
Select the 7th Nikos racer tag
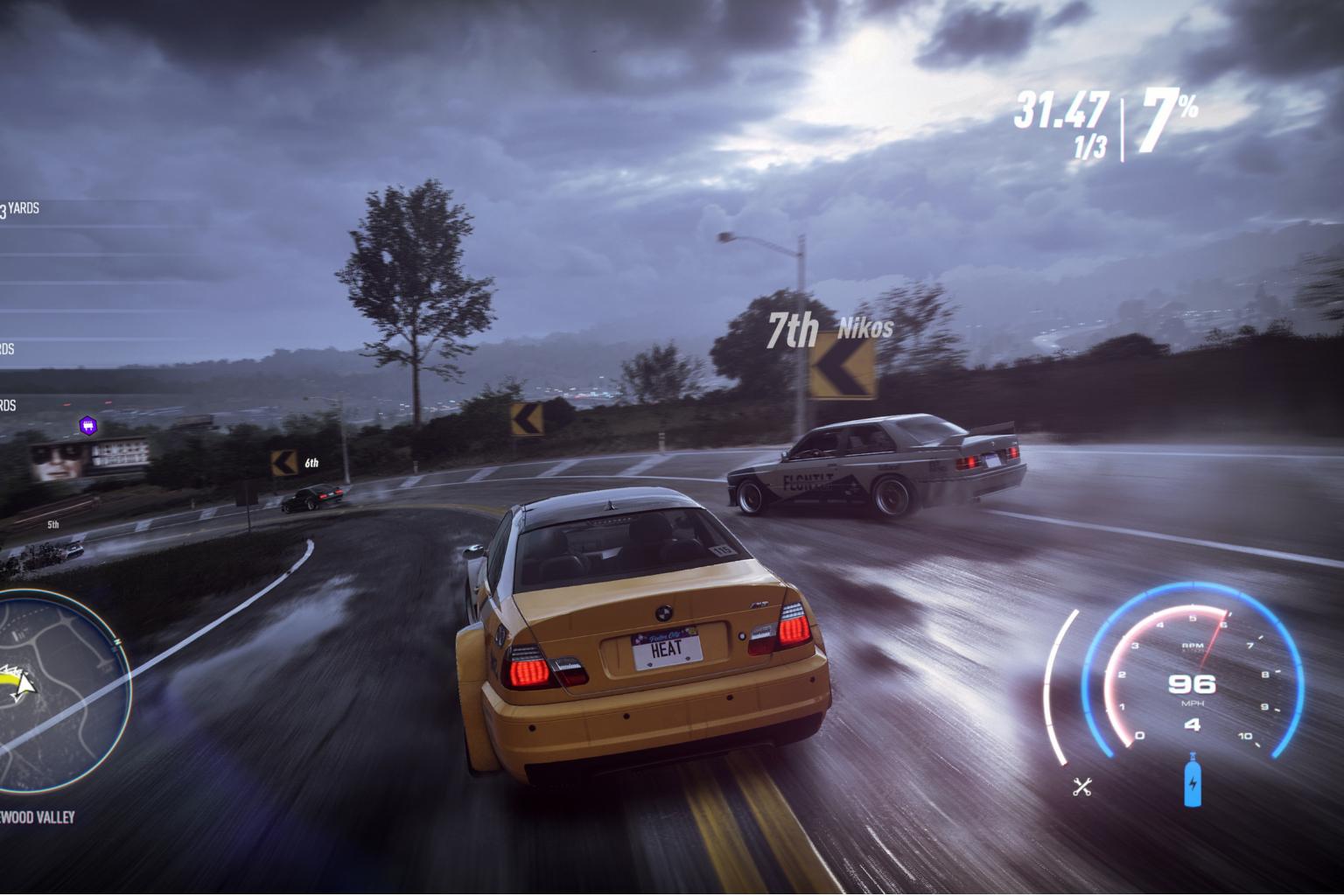[x=829, y=330]
